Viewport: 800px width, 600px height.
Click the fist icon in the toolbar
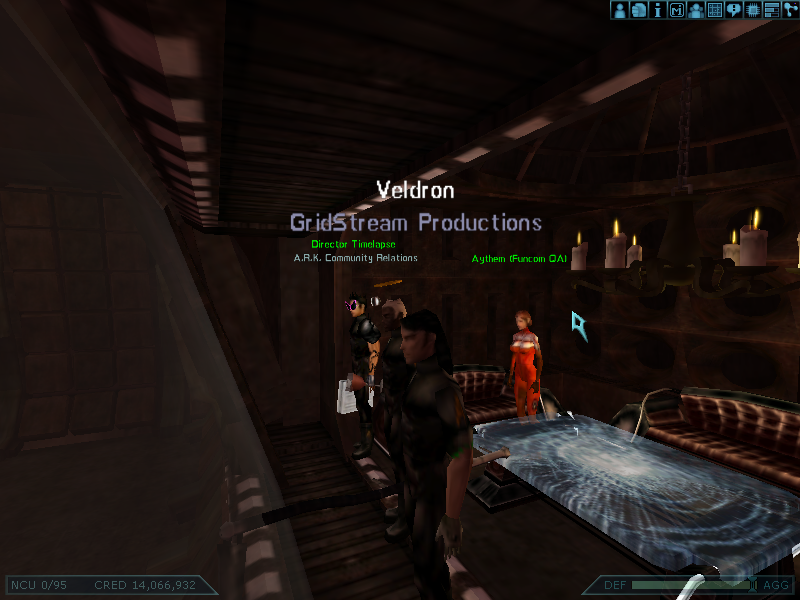[638, 10]
